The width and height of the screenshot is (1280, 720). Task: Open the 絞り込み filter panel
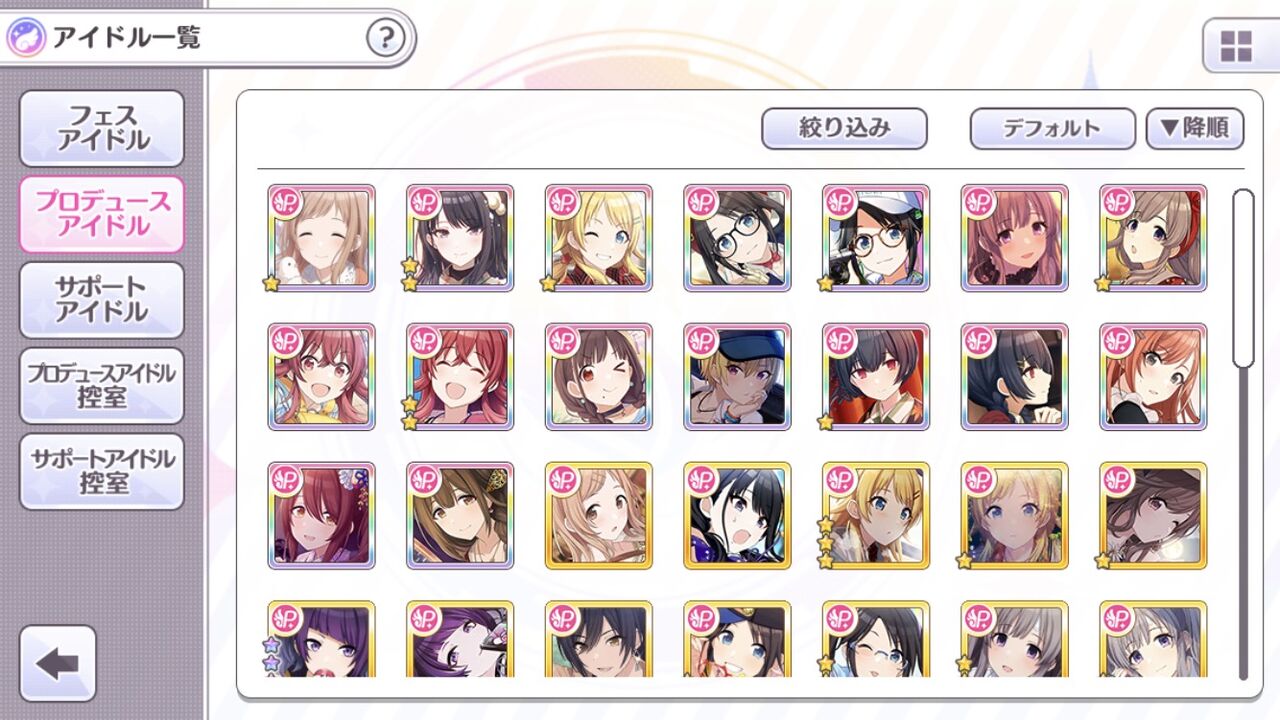click(x=843, y=128)
